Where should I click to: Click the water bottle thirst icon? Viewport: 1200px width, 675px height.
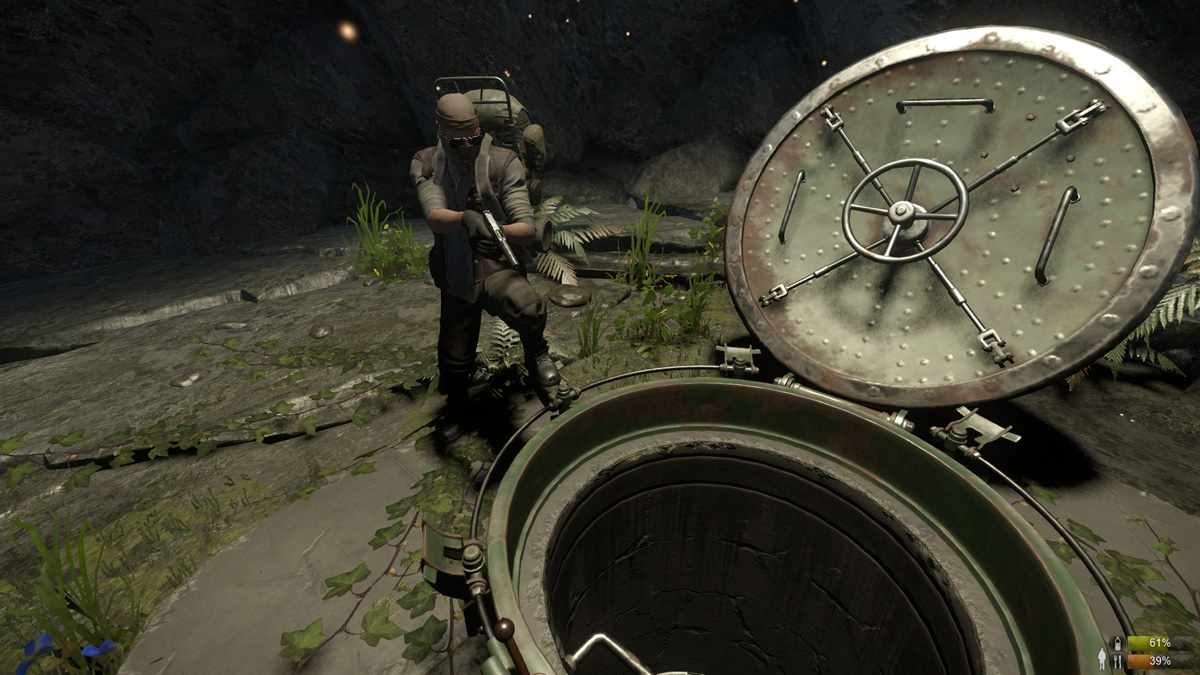(x=1117, y=643)
